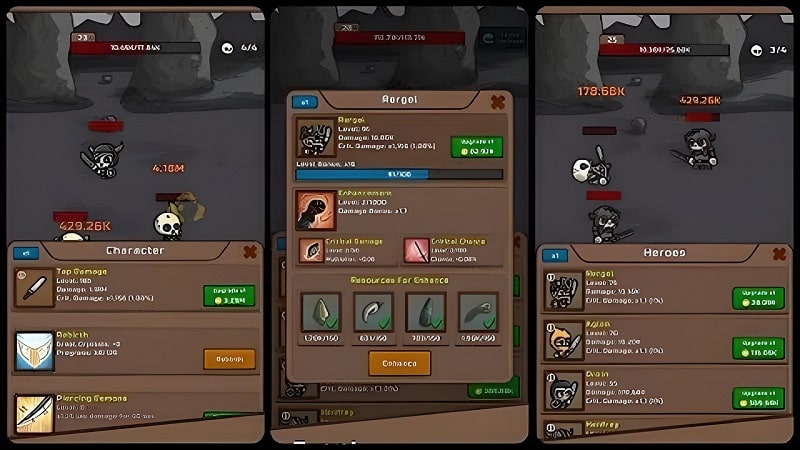Close the Aergol hero detail popup
The height and width of the screenshot is (450, 800).
pos(496,101)
